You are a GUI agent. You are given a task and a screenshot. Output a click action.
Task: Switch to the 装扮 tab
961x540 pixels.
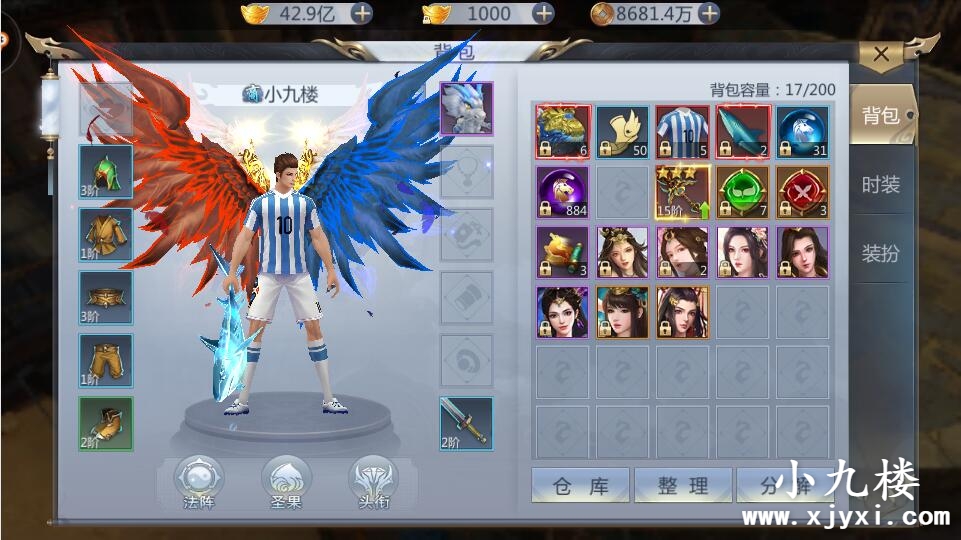tap(880, 253)
